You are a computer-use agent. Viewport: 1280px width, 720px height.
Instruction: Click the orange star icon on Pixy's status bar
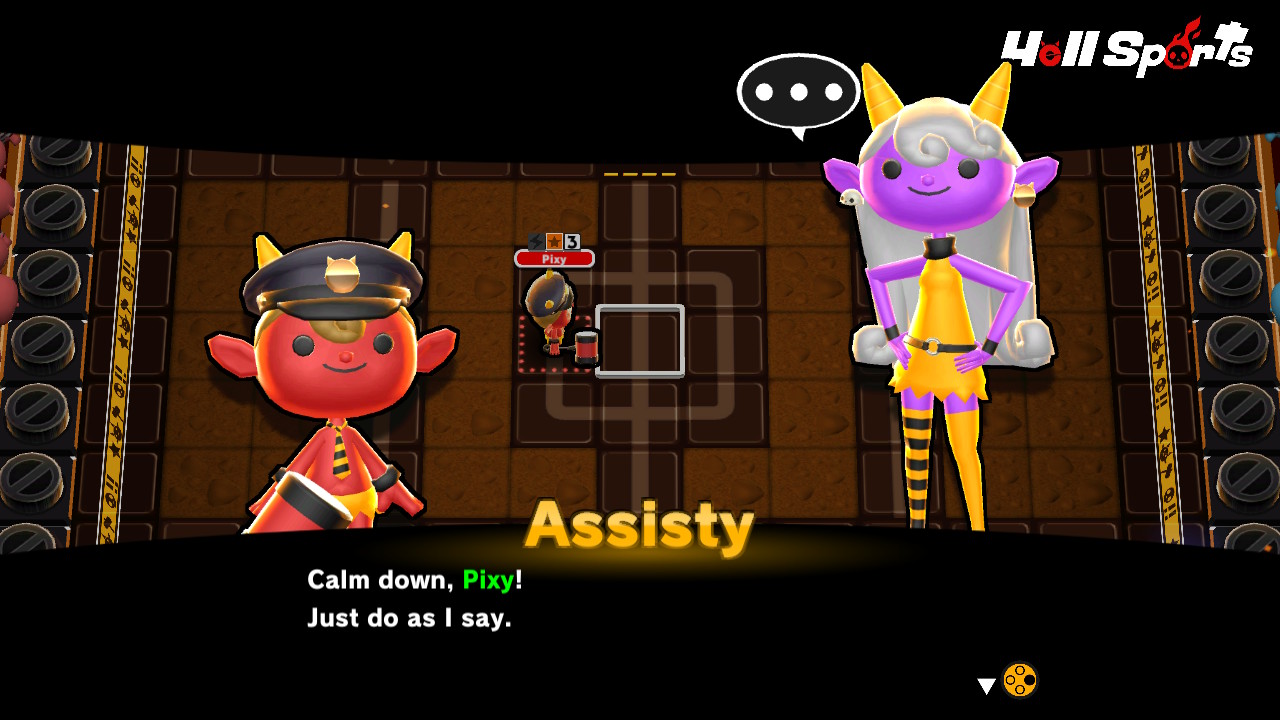(554, 241)
